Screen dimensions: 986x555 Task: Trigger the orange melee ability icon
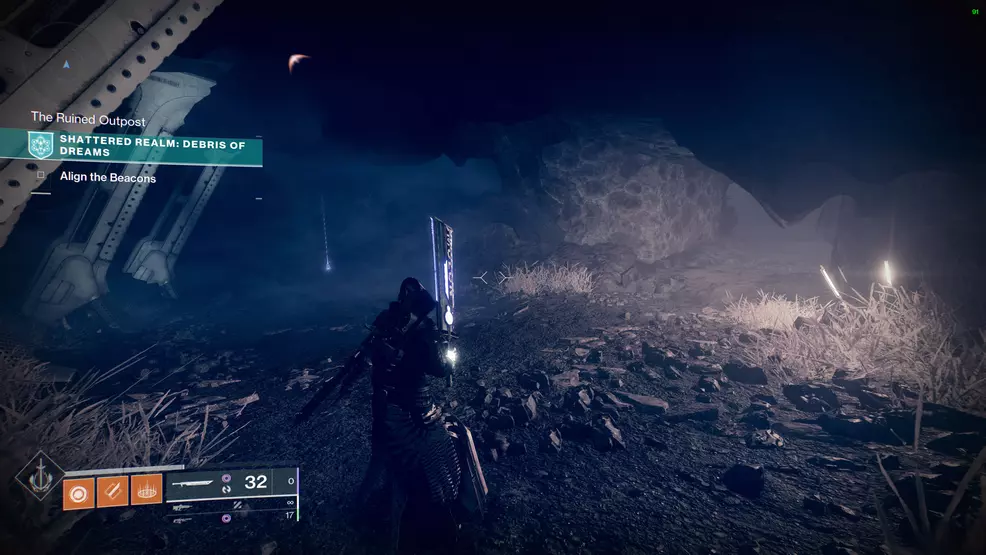pos(112,490)
